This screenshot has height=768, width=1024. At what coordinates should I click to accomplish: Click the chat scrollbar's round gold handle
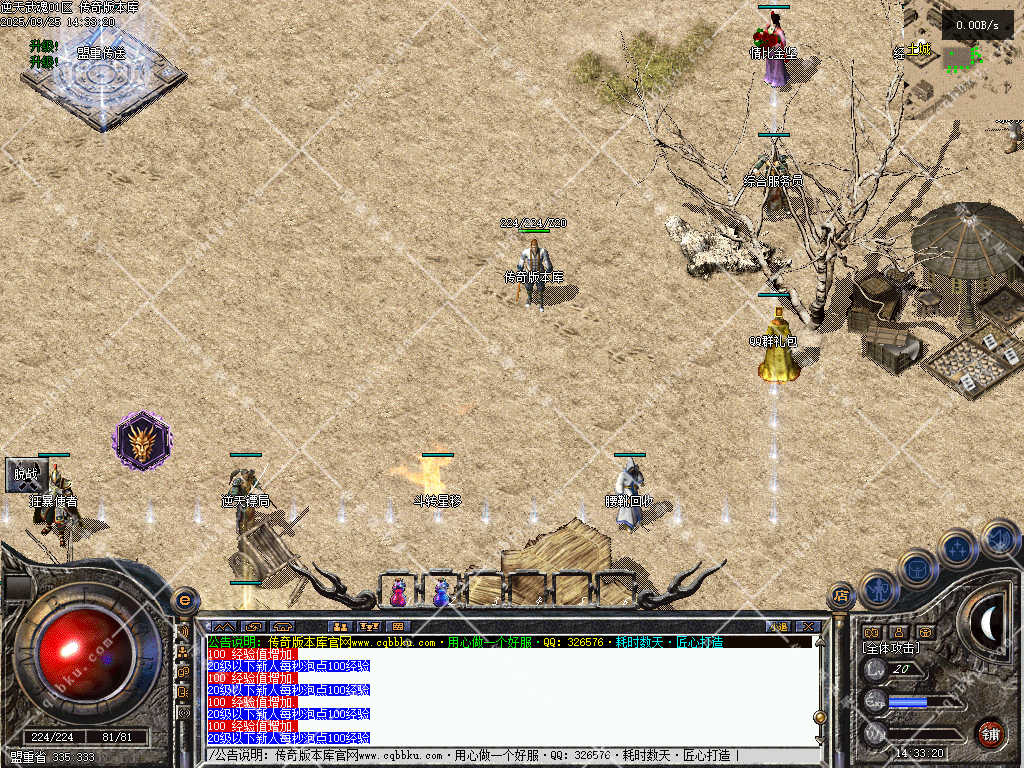[820, 717]
